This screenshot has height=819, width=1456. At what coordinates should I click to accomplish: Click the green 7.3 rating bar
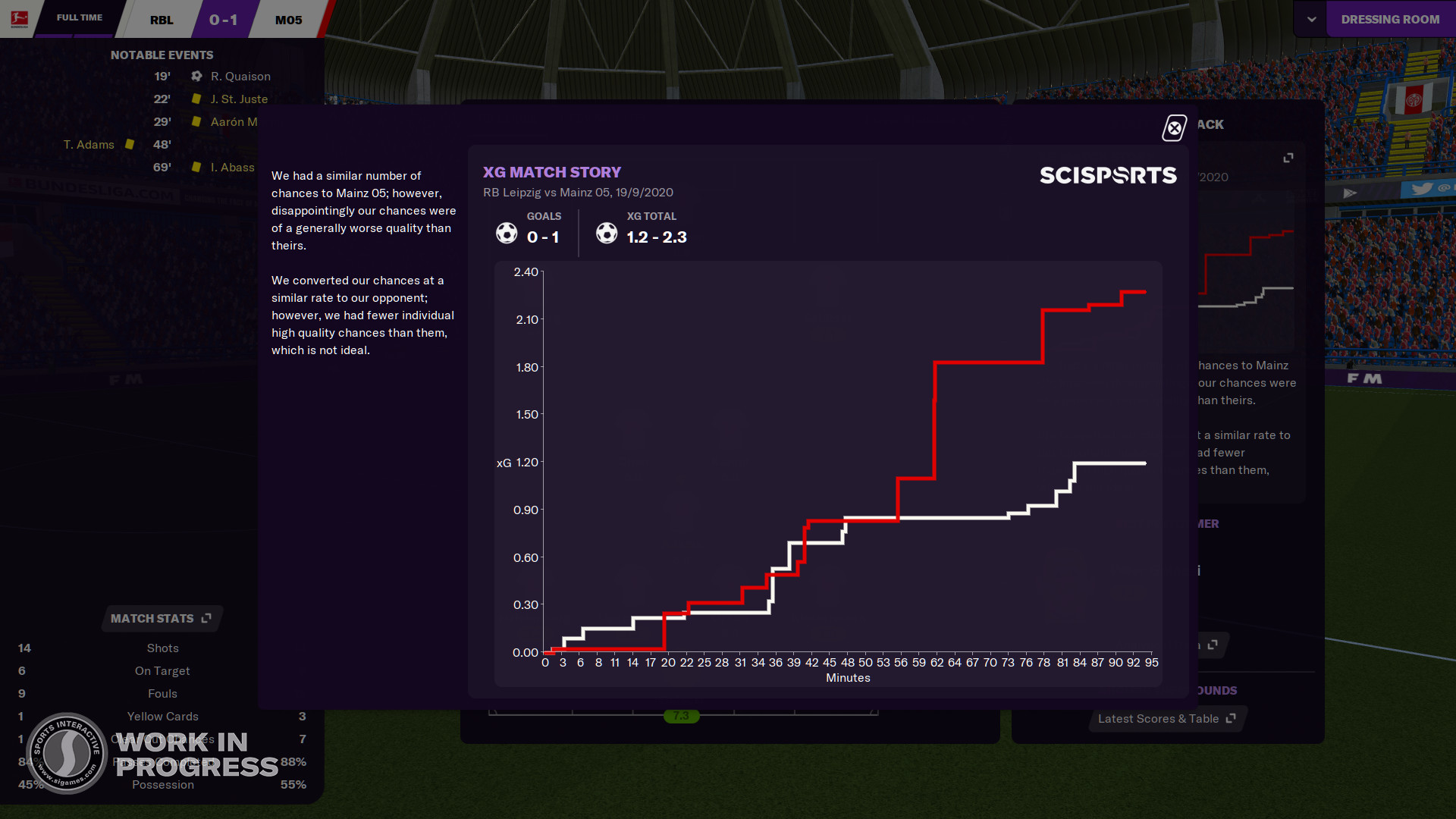[681, 715]
